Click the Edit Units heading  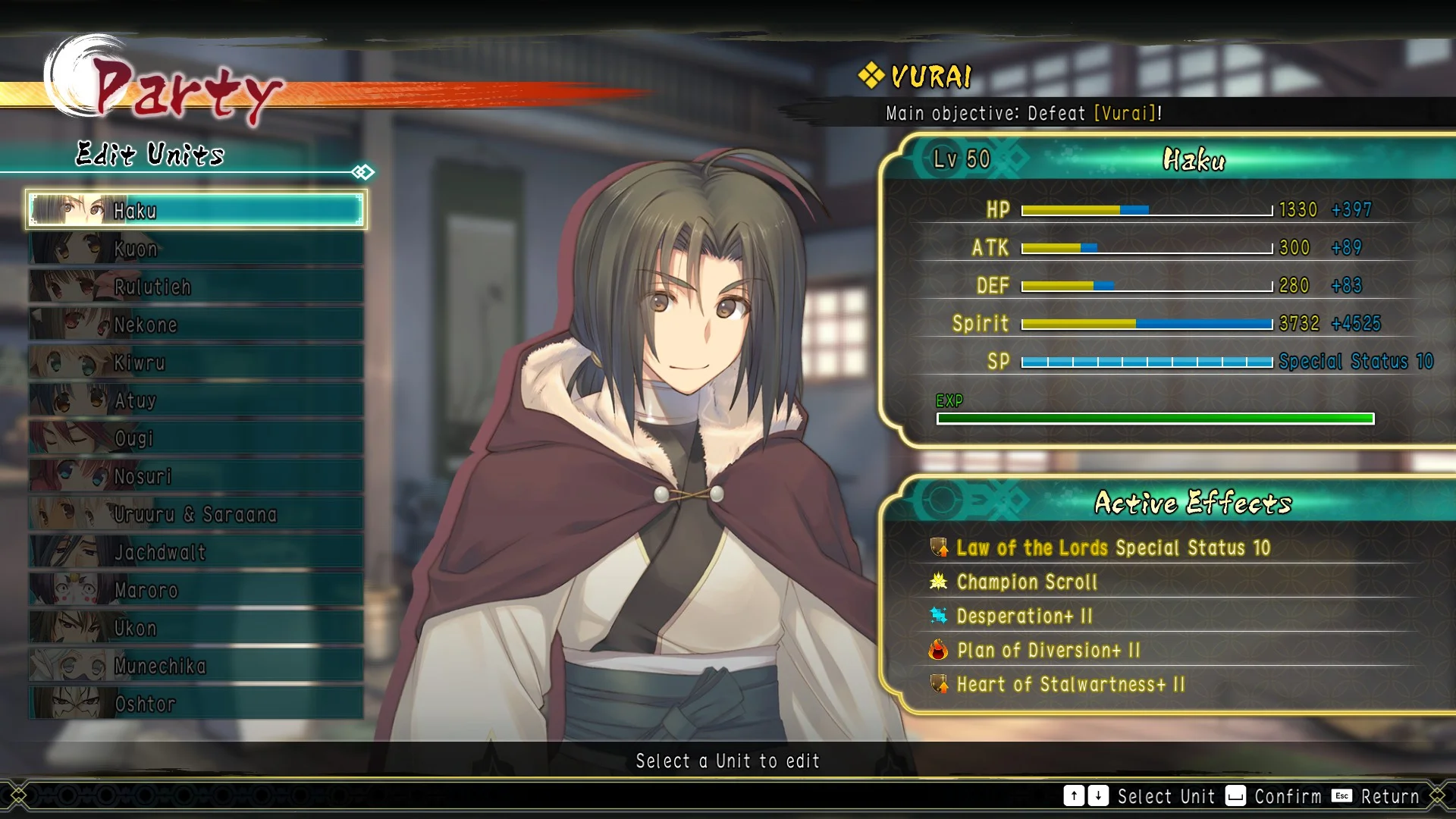(x=149, y=156)
